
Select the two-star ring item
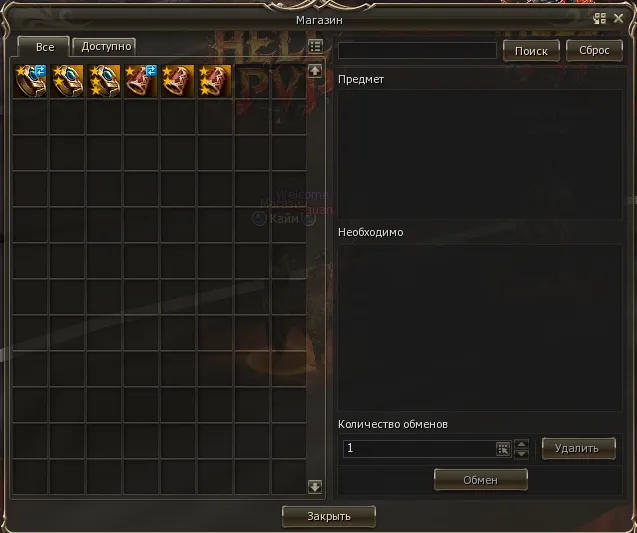(x=67, y=81)
